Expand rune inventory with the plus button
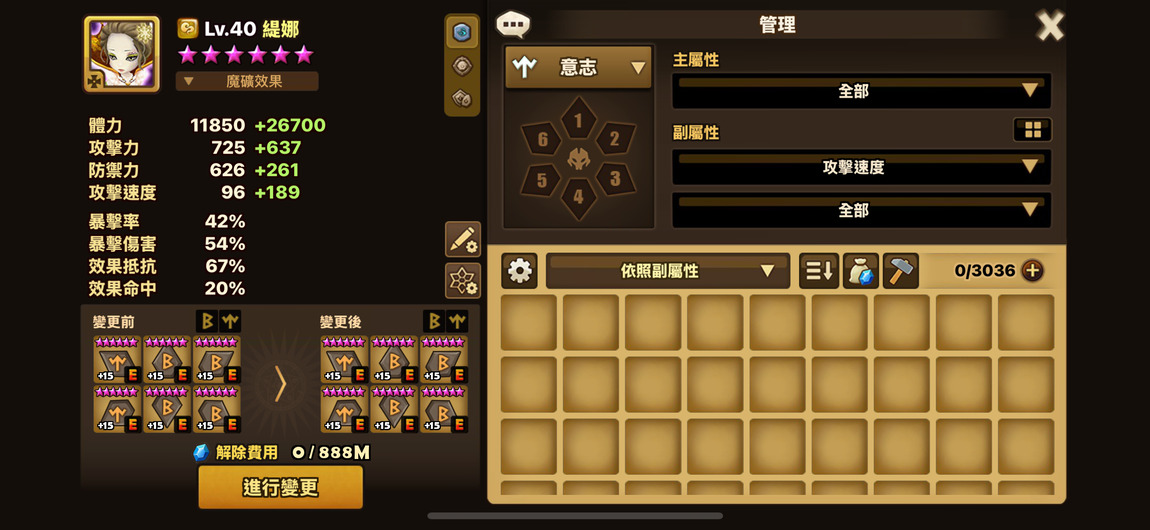 coord(1032,270)
